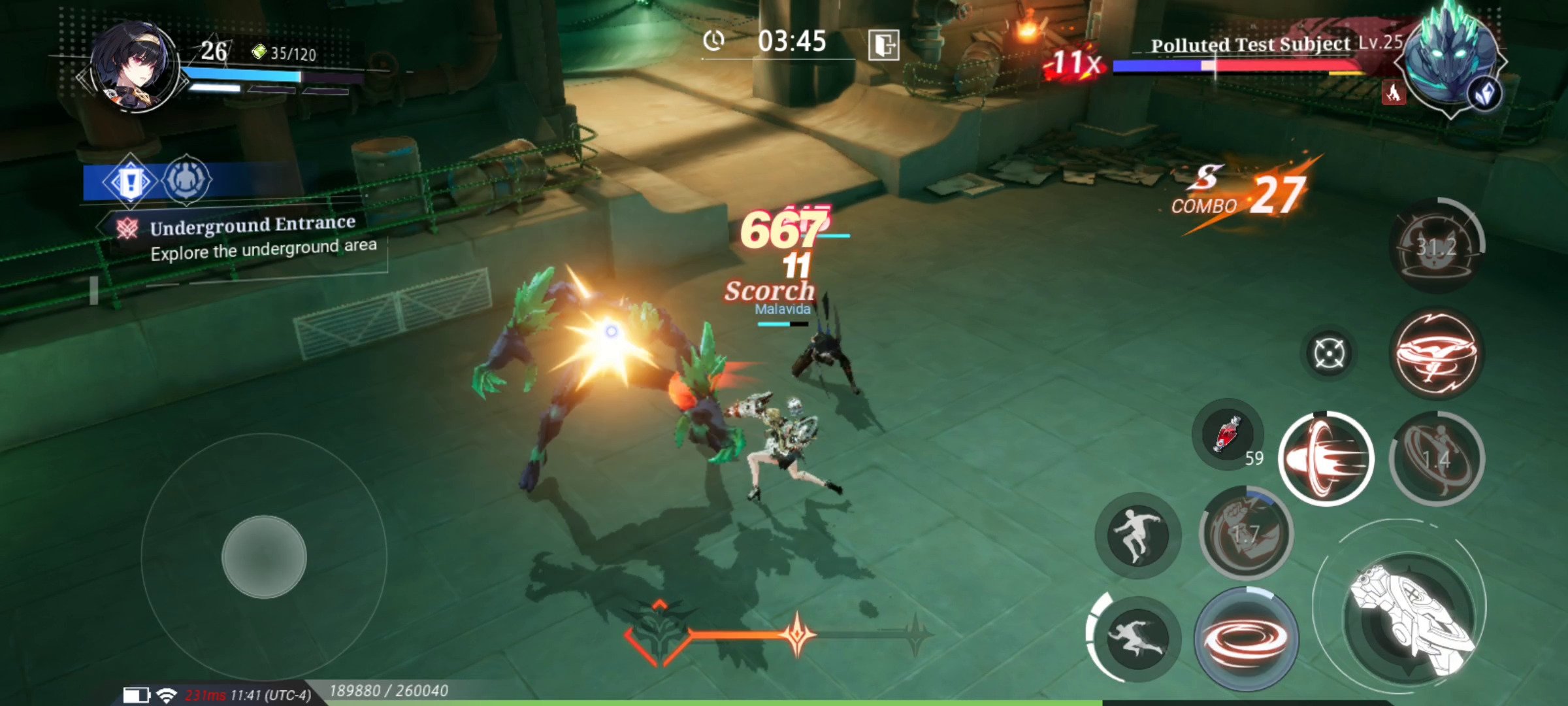Select the exclamation objective toggle in left panel

(131, 183)
